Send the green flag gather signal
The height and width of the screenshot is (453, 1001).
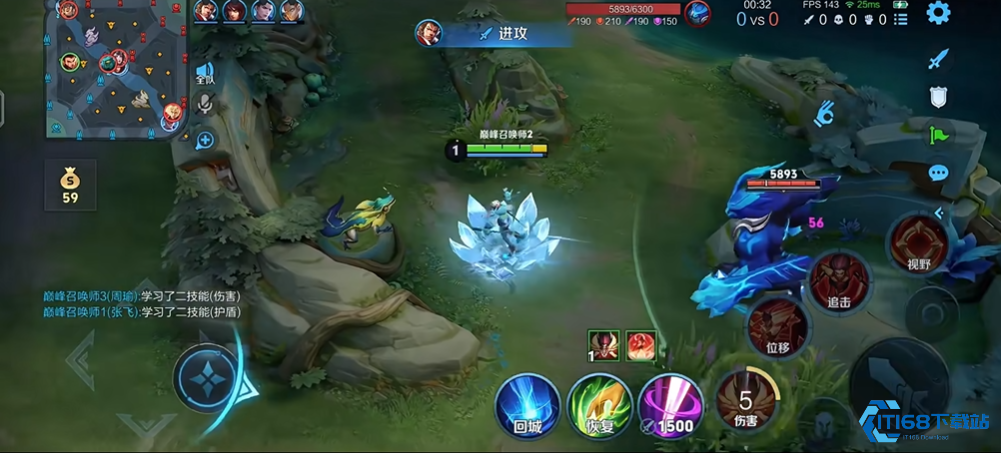[x=938, y=134]
